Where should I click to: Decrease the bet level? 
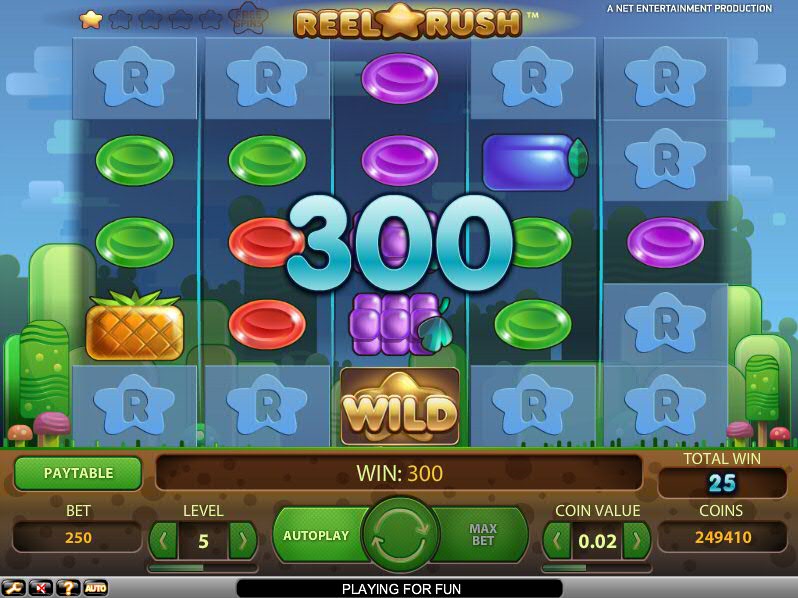tap(163, 541)
